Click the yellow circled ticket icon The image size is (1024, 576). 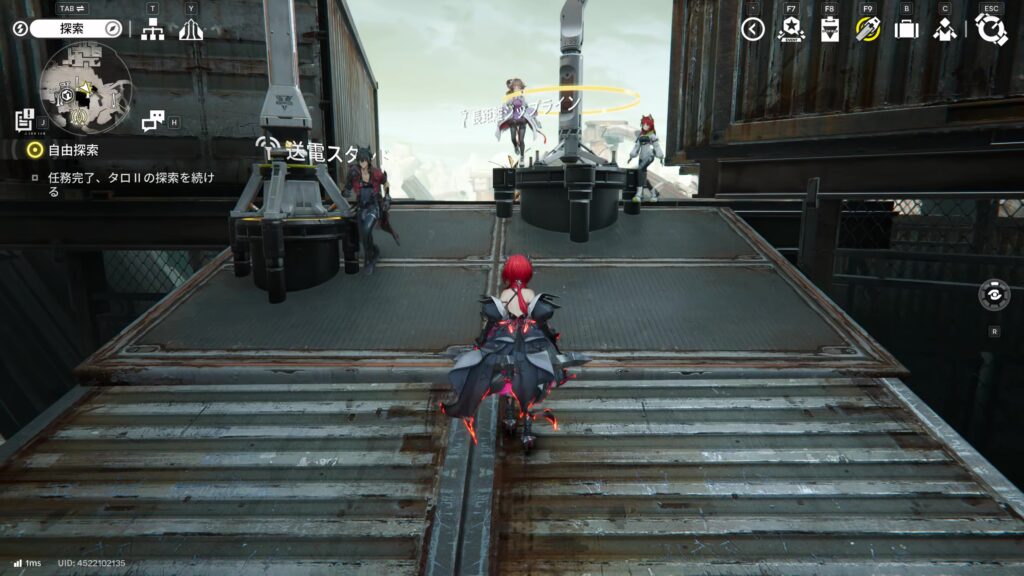click(867, 29)
